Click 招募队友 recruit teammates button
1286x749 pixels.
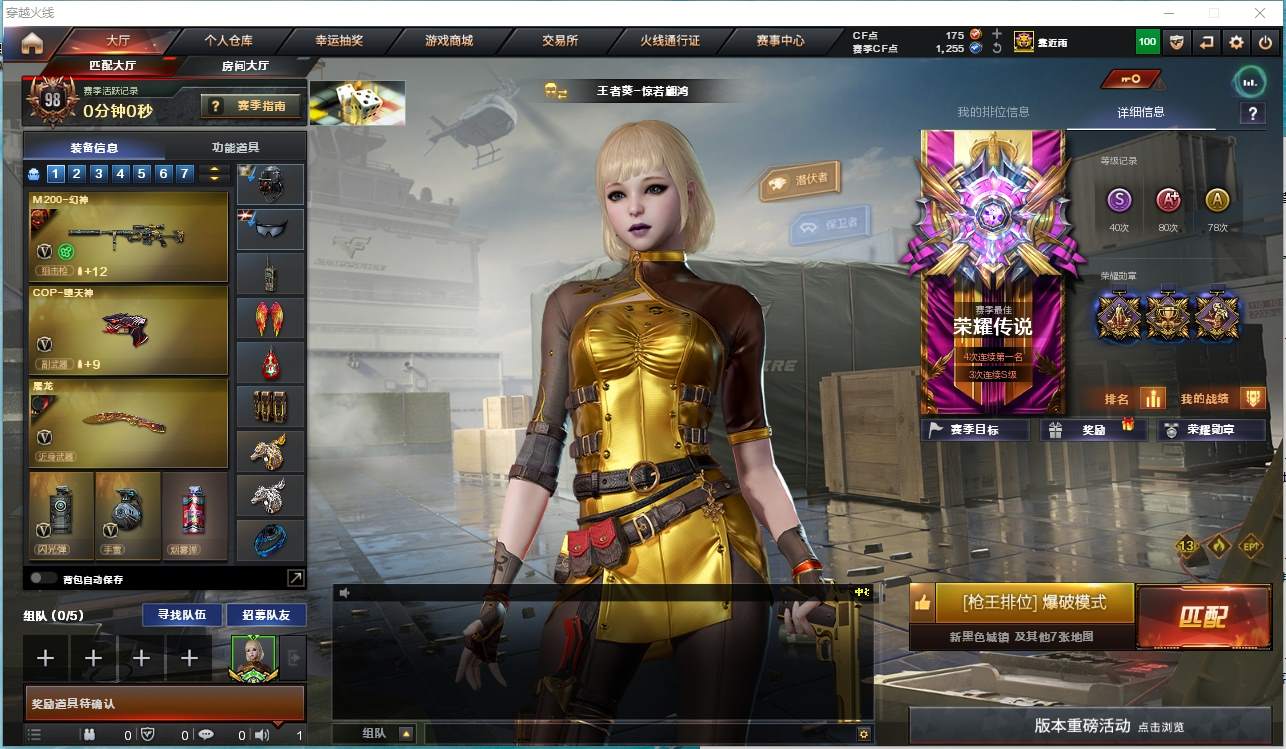coord(258,615)
